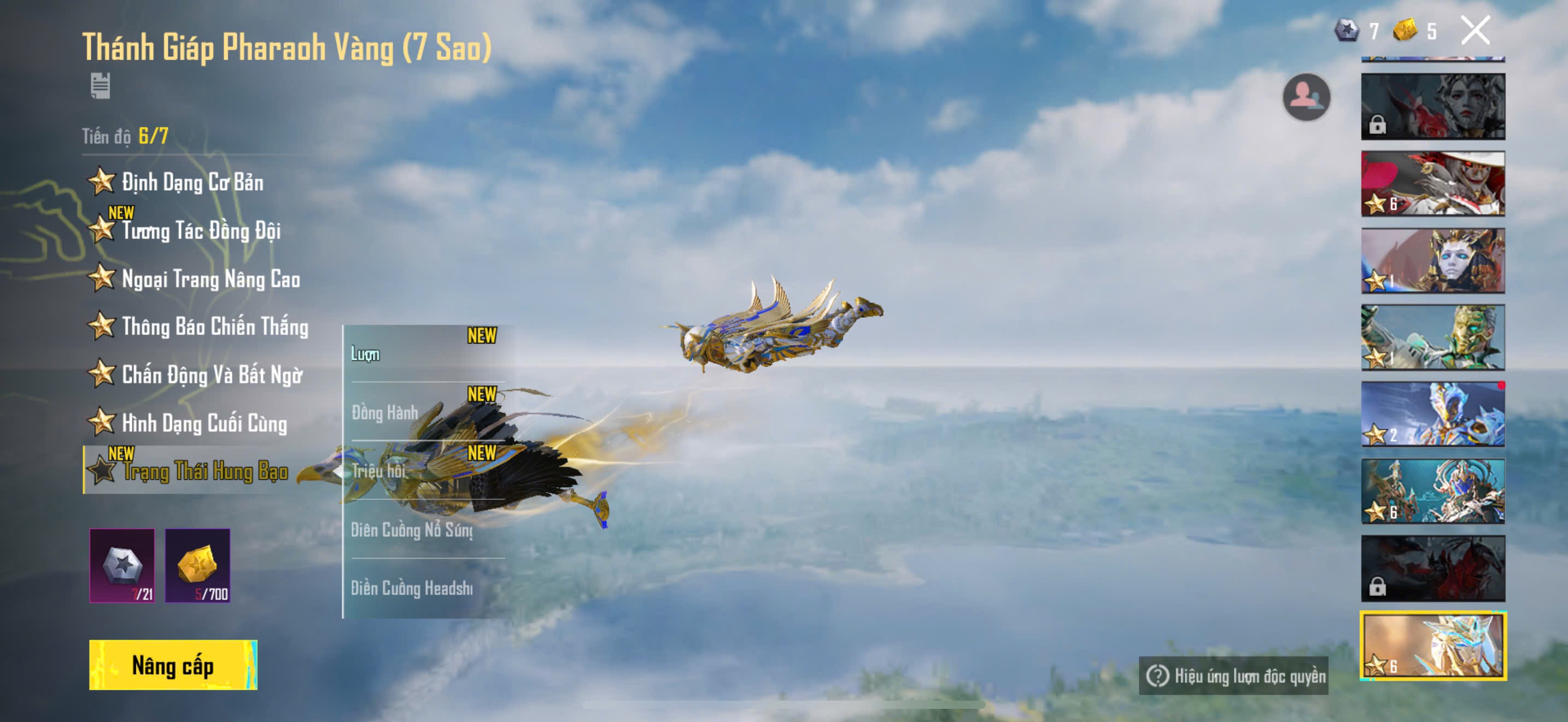Select the Hình Dạng Cuối Cùng level
Viewport: 1568px width, 722px height.
click(x=203, y=423)
